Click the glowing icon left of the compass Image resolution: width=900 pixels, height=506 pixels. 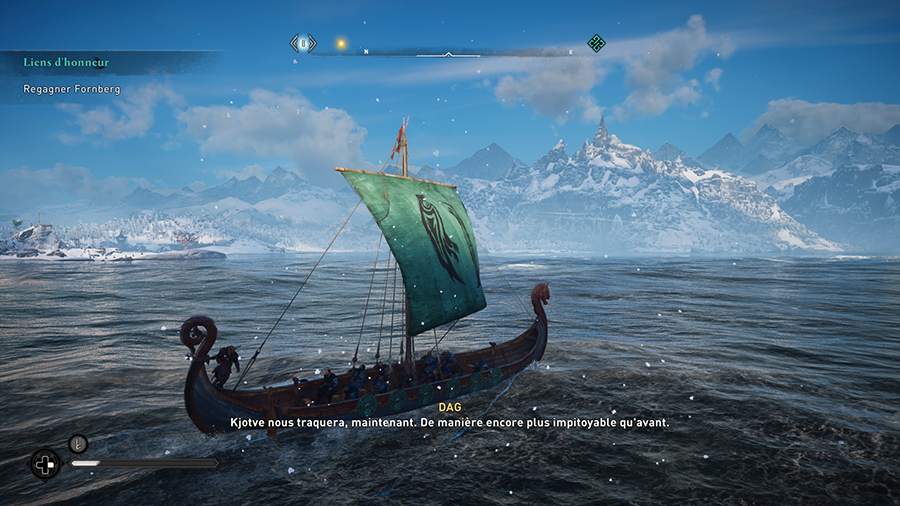click(x=303, y=43)
